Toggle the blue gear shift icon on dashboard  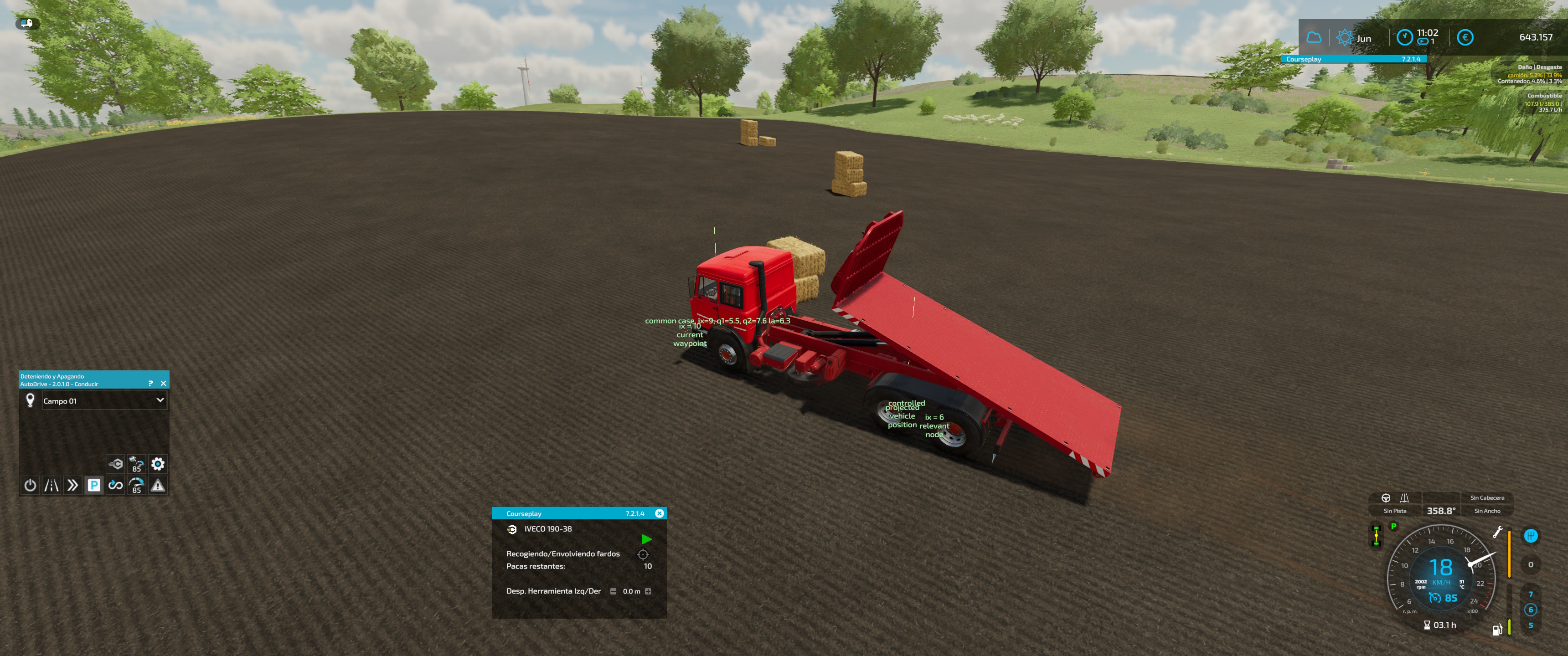coord(1531,536)
